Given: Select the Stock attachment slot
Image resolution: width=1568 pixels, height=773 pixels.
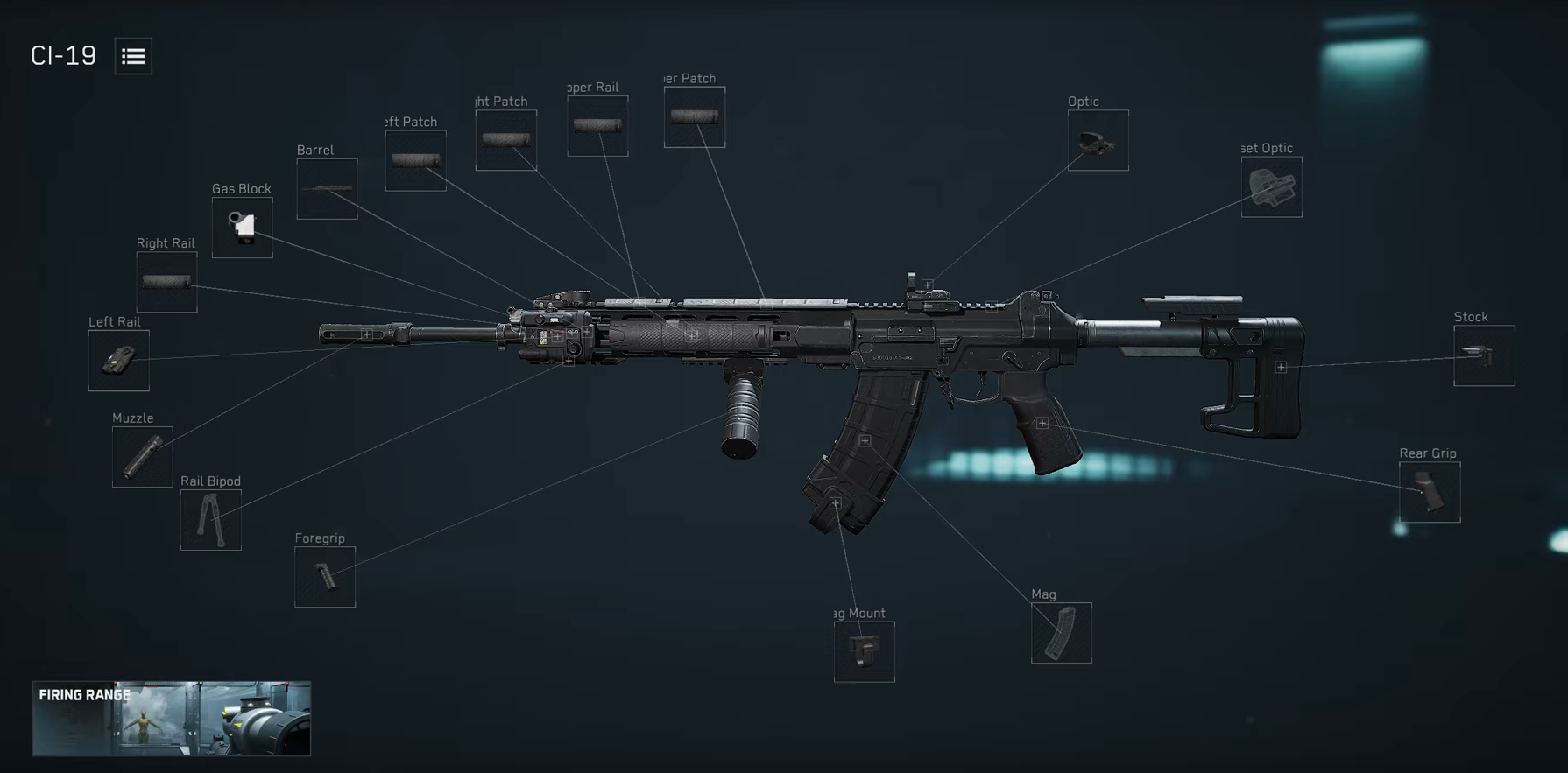Looking at the screenshot, I should click(x=1484, y=355).
